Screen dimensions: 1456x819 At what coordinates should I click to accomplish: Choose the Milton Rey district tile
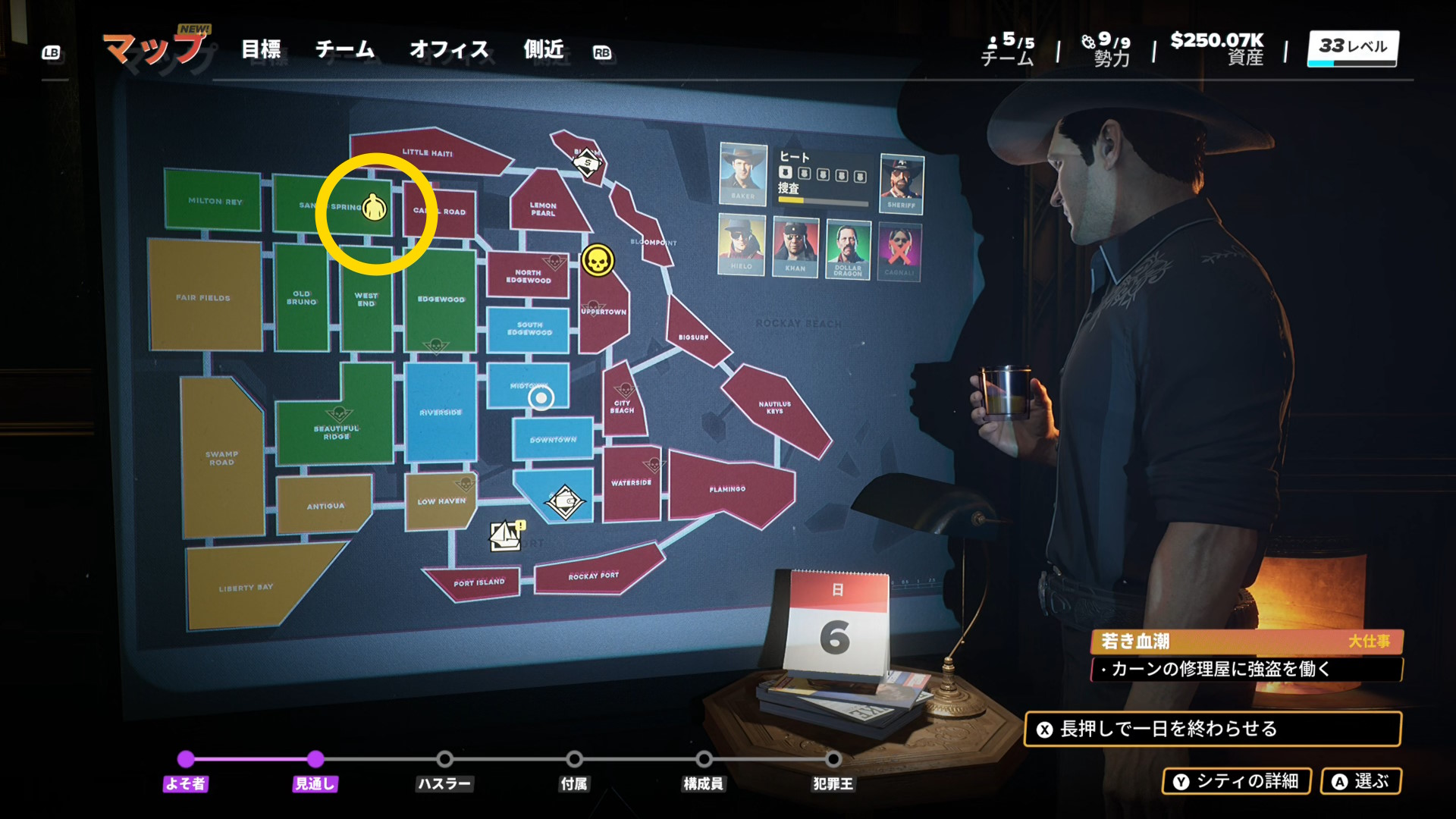(x=214, y=201)
